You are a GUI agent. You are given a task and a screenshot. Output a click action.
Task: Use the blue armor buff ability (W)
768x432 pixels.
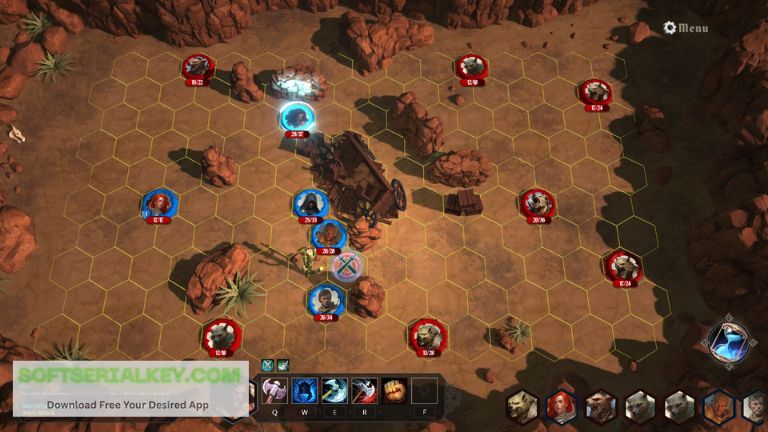pos(305,390)
